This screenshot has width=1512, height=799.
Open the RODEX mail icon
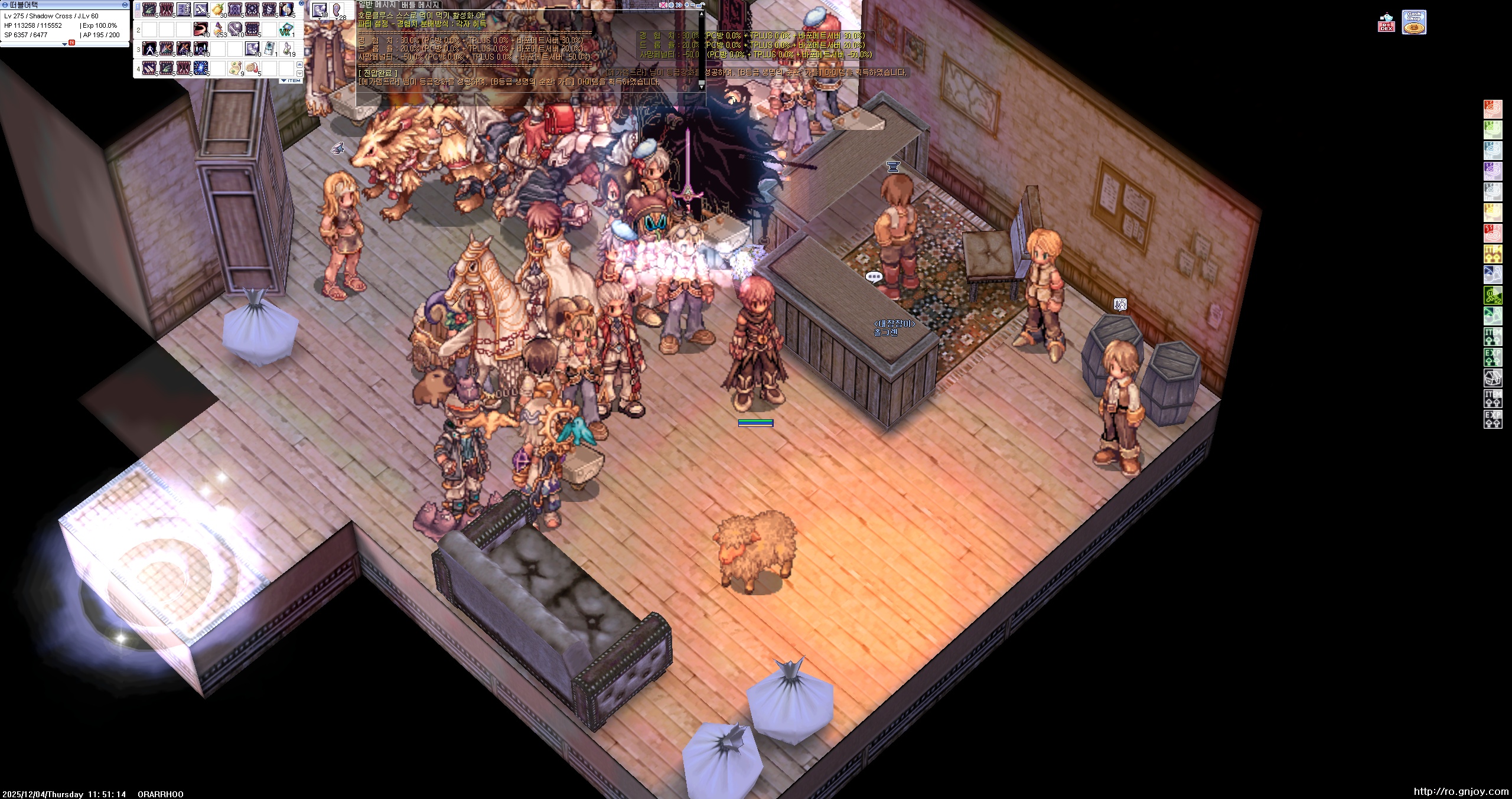tap(1386, 24)
